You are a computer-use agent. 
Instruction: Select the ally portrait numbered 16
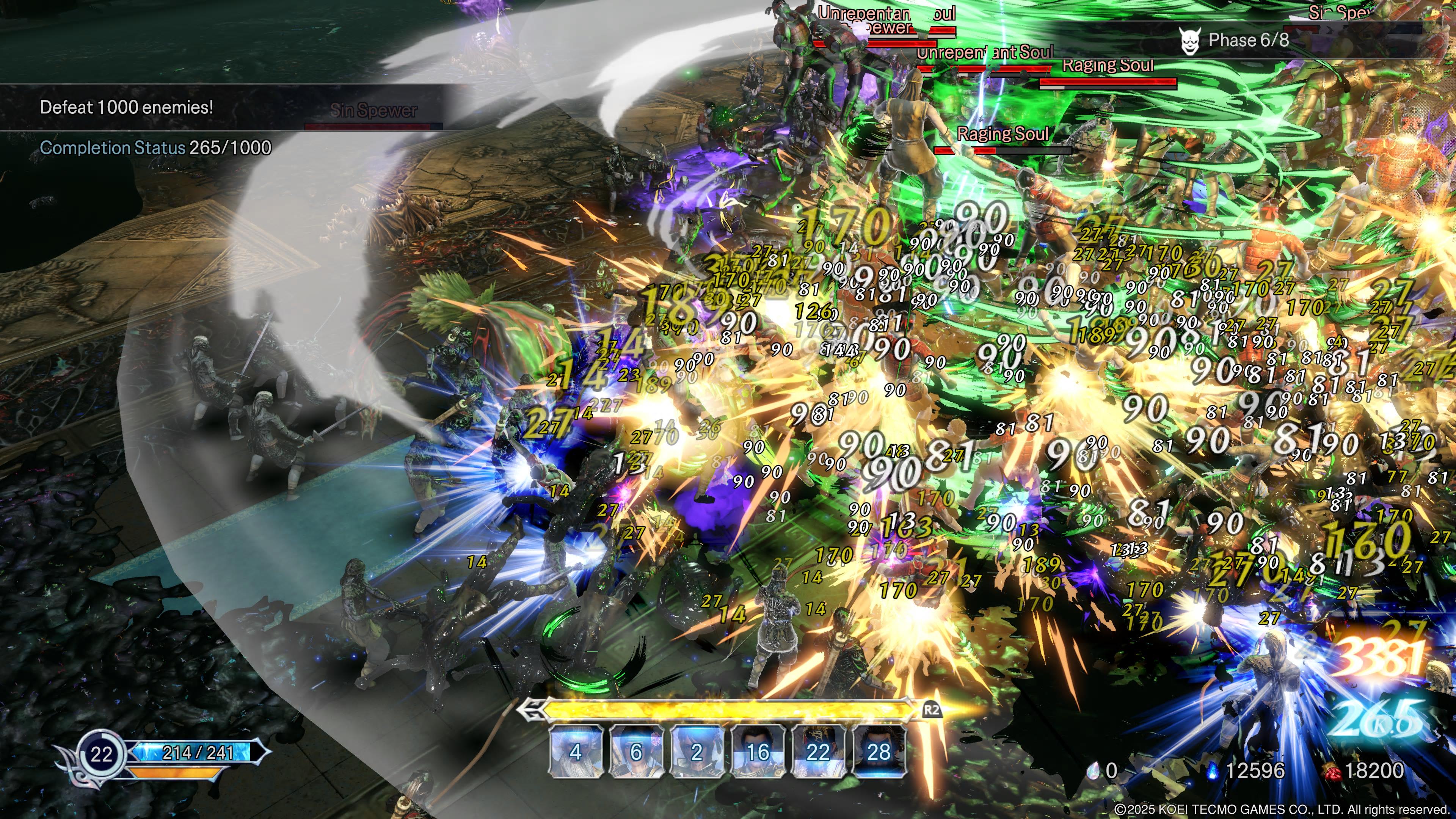(758, 751)
